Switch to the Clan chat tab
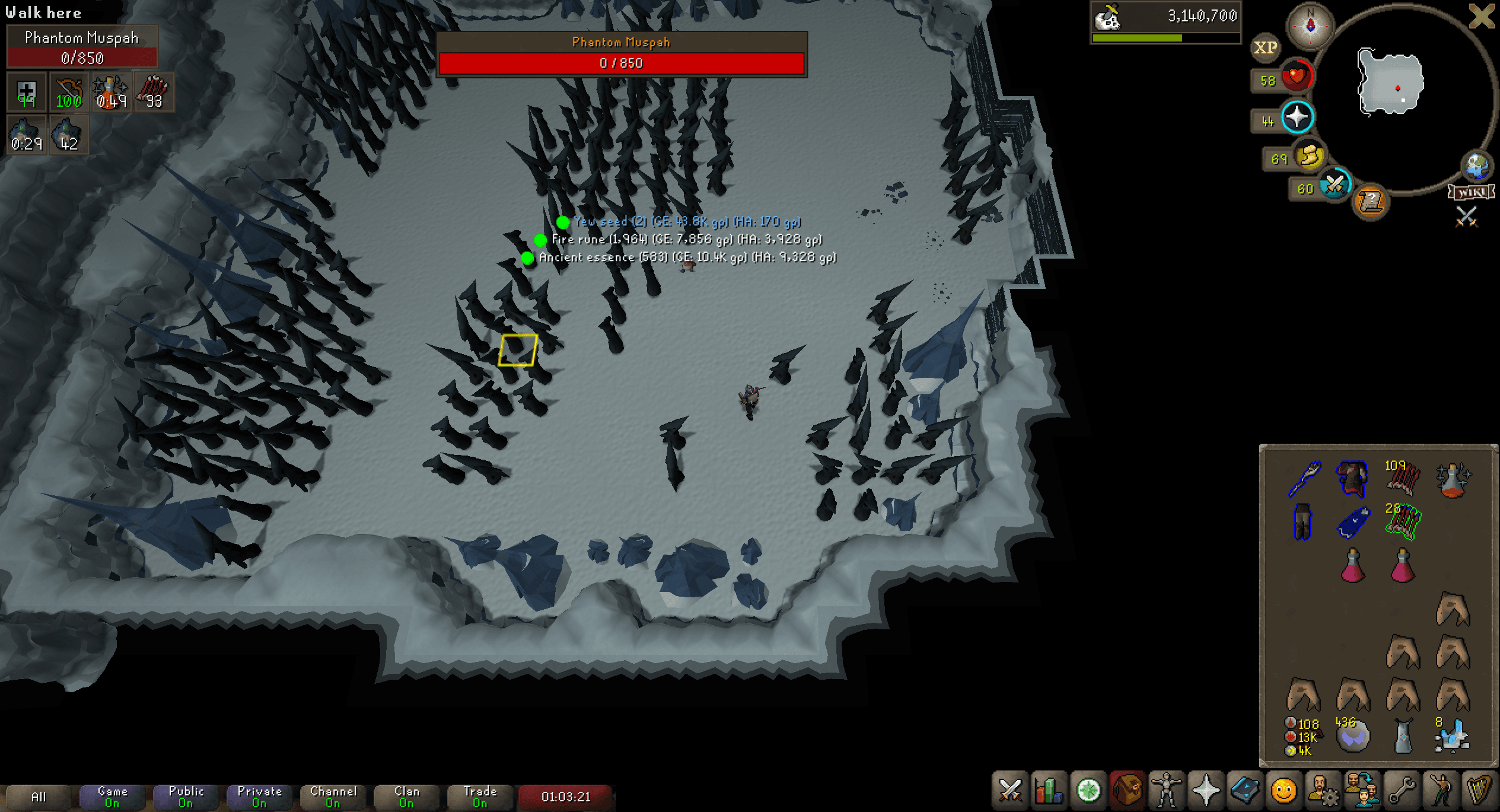This screenshot has height=812, width=1500. 407,795
